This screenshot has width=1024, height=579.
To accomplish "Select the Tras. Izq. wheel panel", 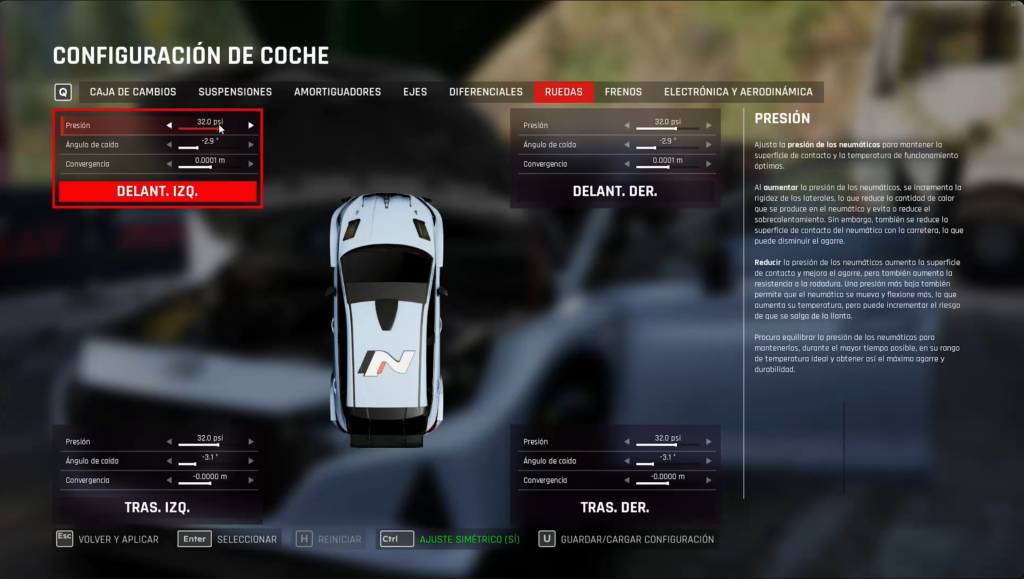I will [158, 507].
